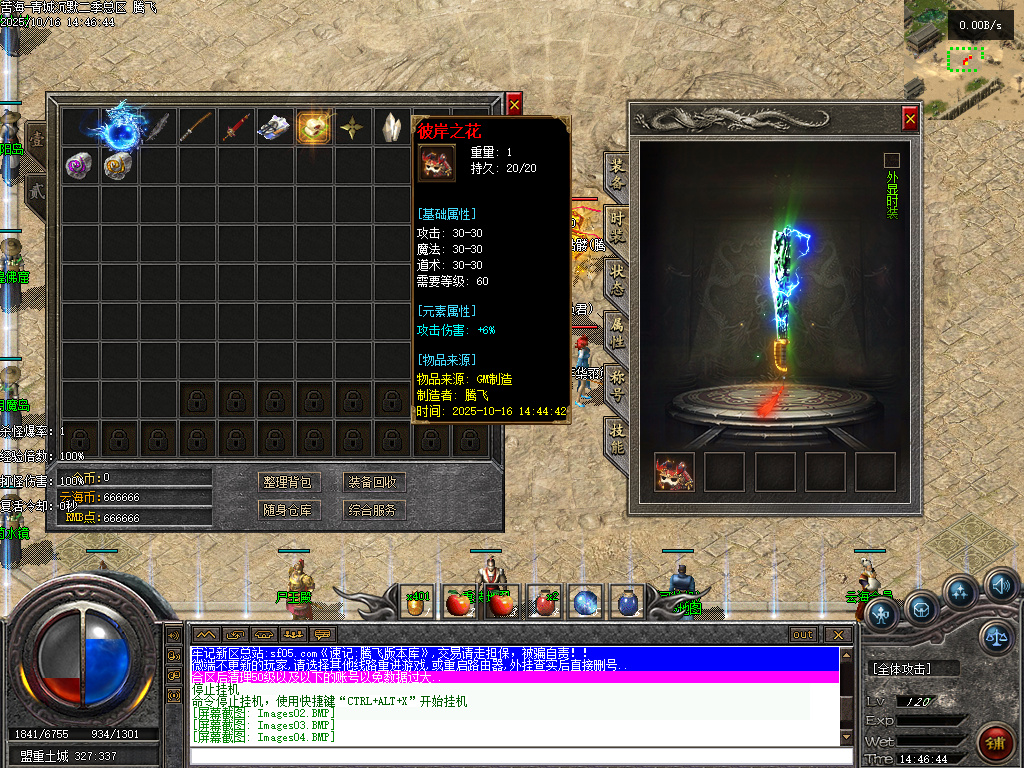
Task: Click the 整理背包 sort bag button
Action: click(286, 482)
